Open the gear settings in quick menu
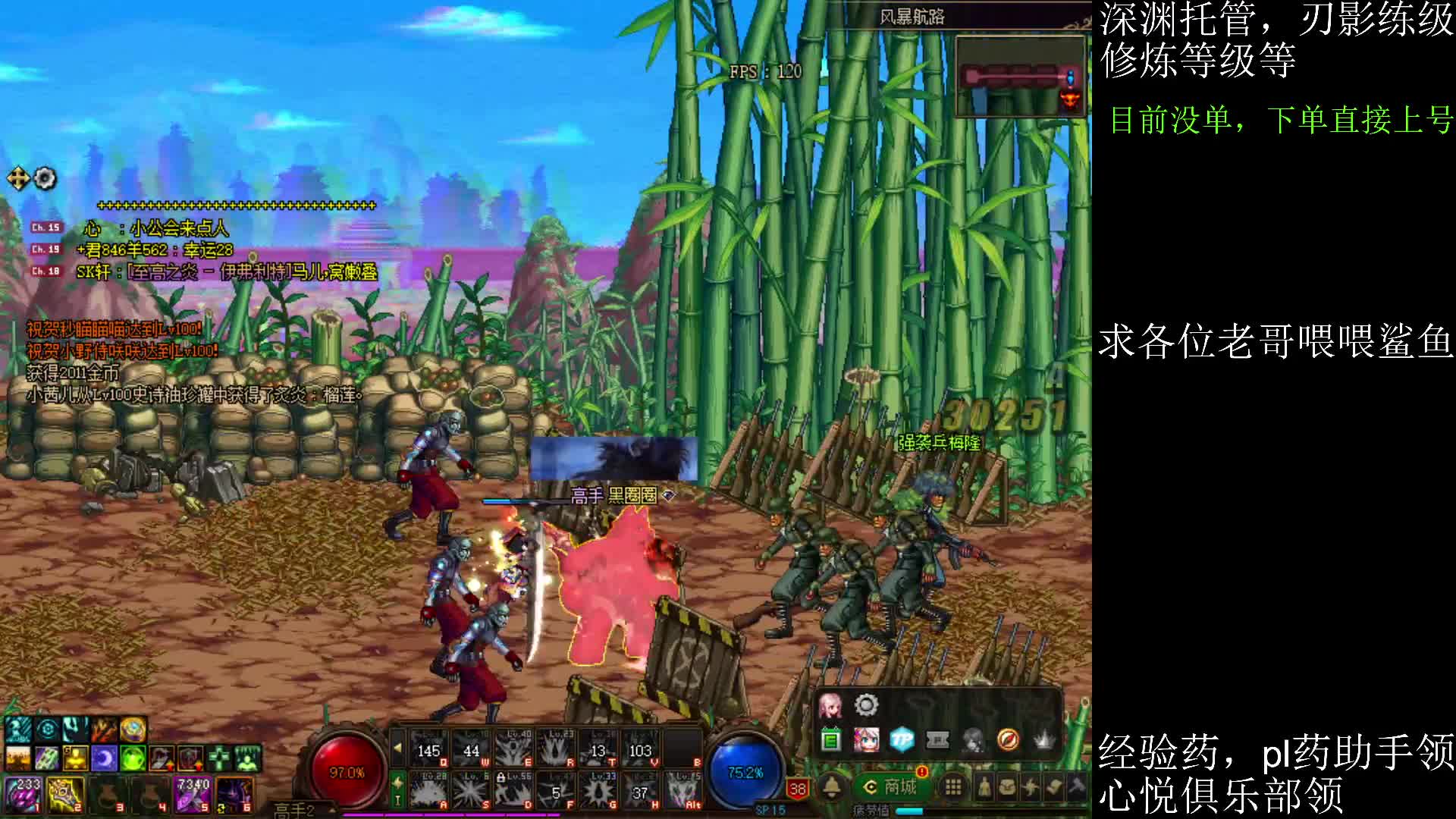The width and height of the screenshot is (1456, 819). pos(866,706)
